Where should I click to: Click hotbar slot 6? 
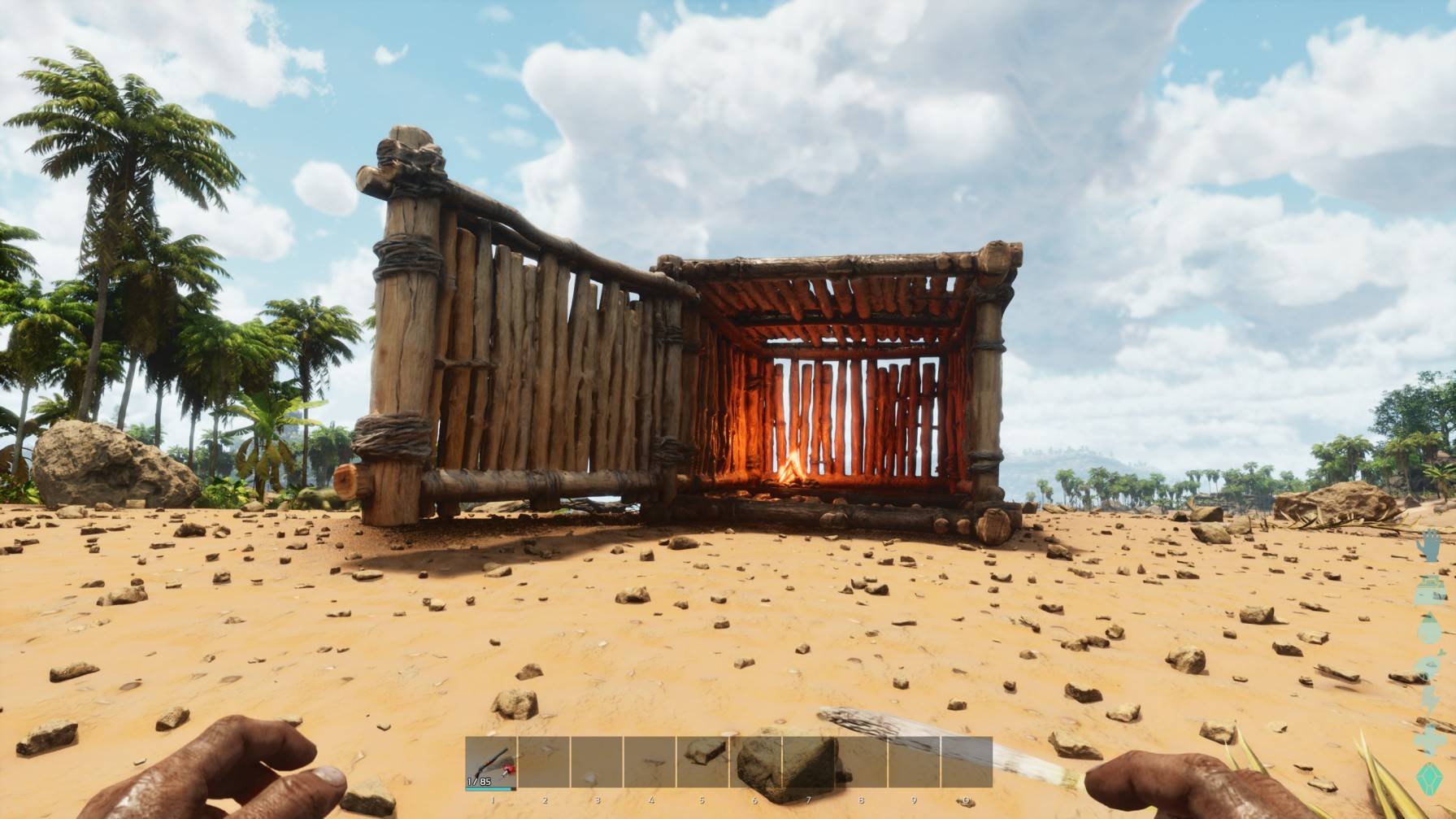755,760
